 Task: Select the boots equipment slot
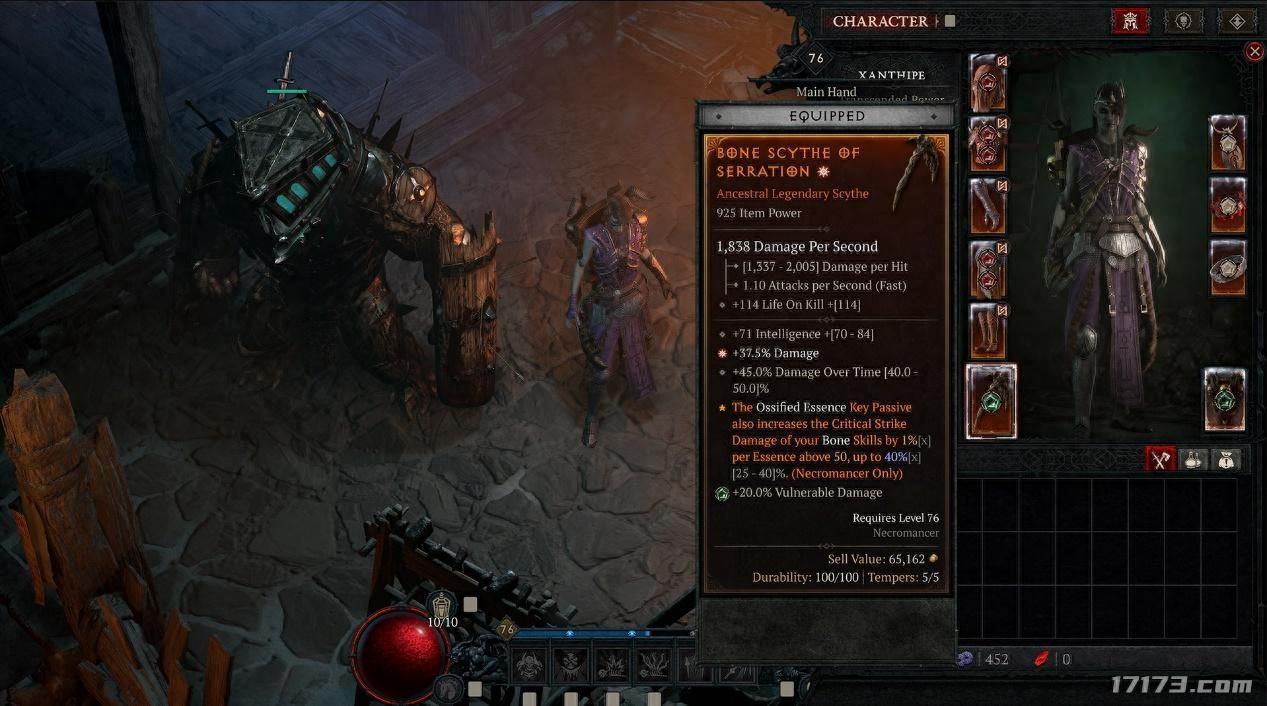click(x=988, y=330)
